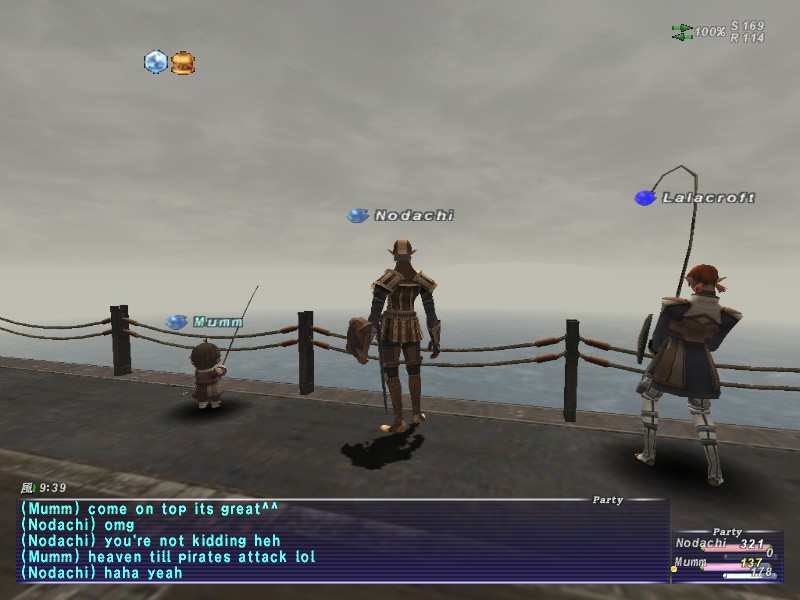Select the food buff burger icon

[x=182, y=63]
